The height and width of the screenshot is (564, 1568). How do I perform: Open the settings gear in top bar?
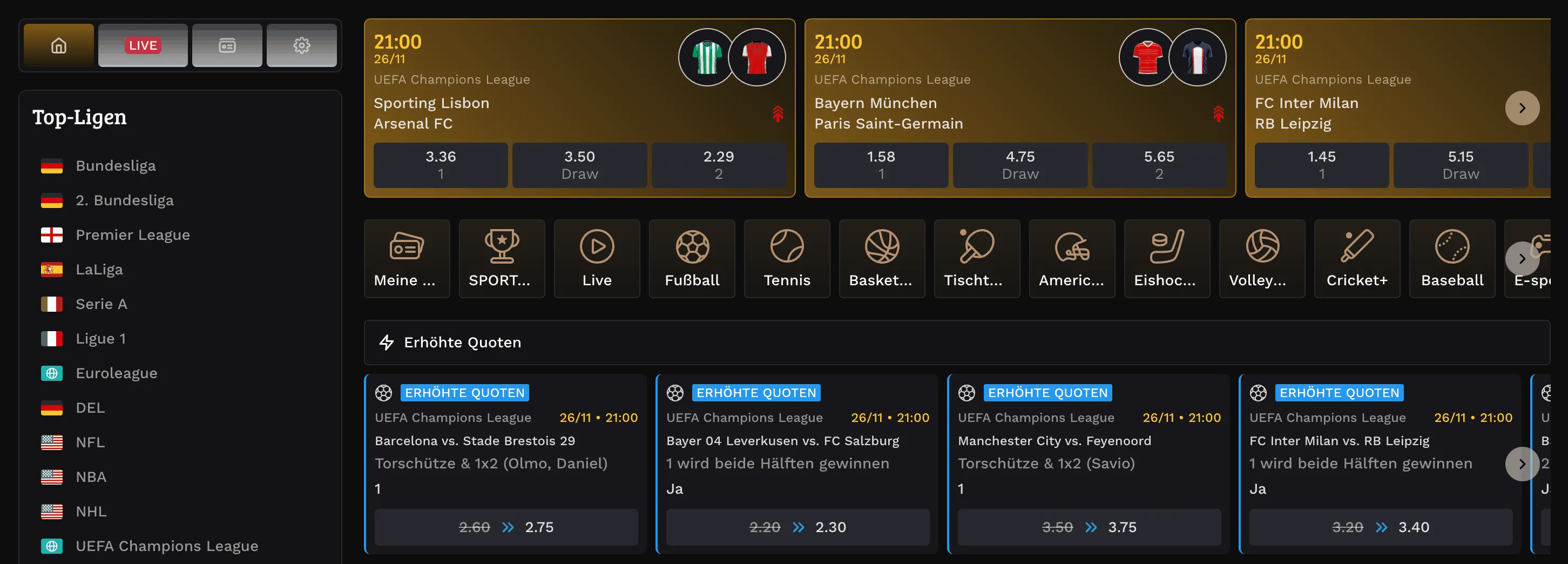tap(302, 45)
